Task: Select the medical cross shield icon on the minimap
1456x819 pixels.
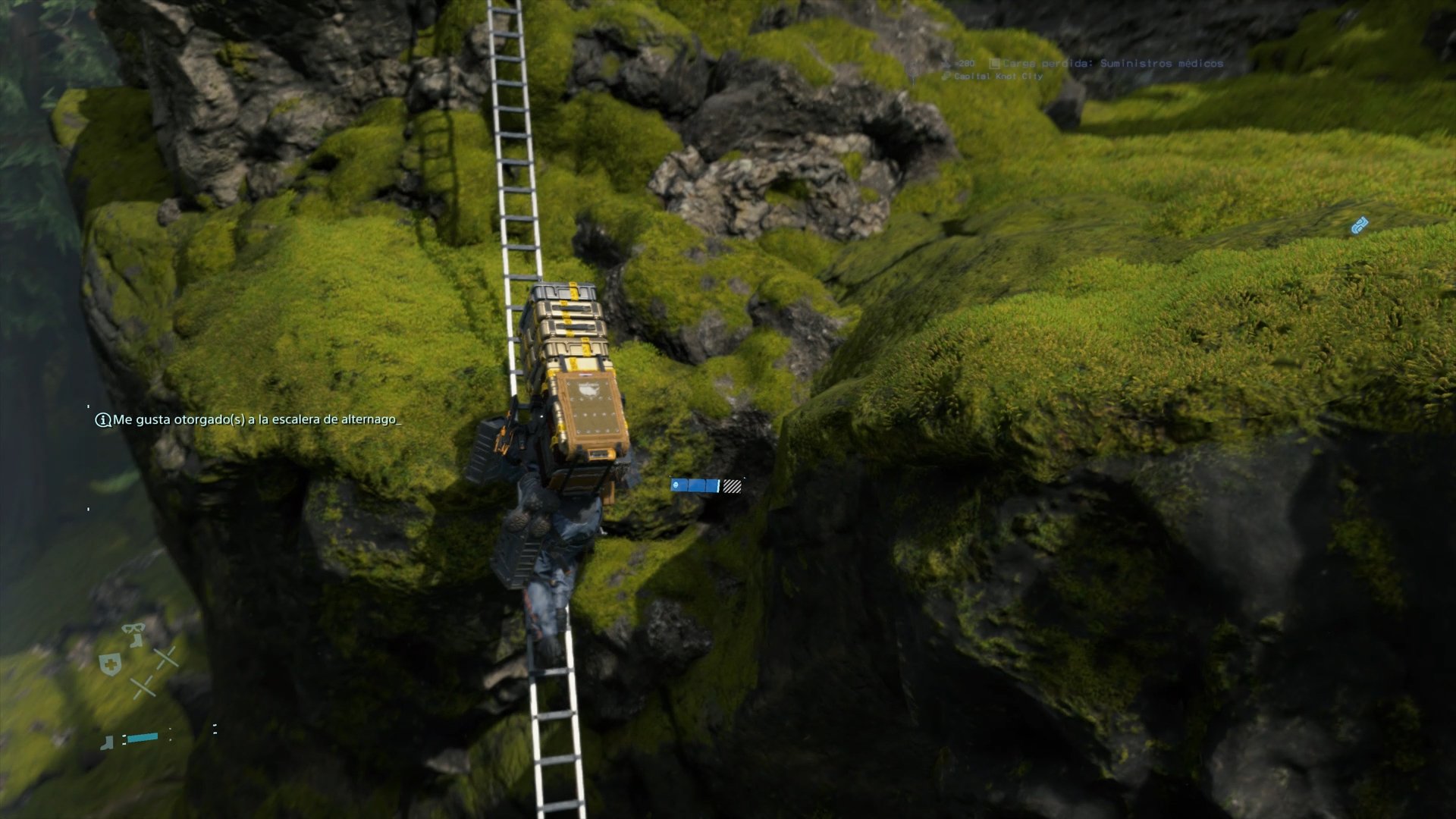Action: tap(111, 664)
